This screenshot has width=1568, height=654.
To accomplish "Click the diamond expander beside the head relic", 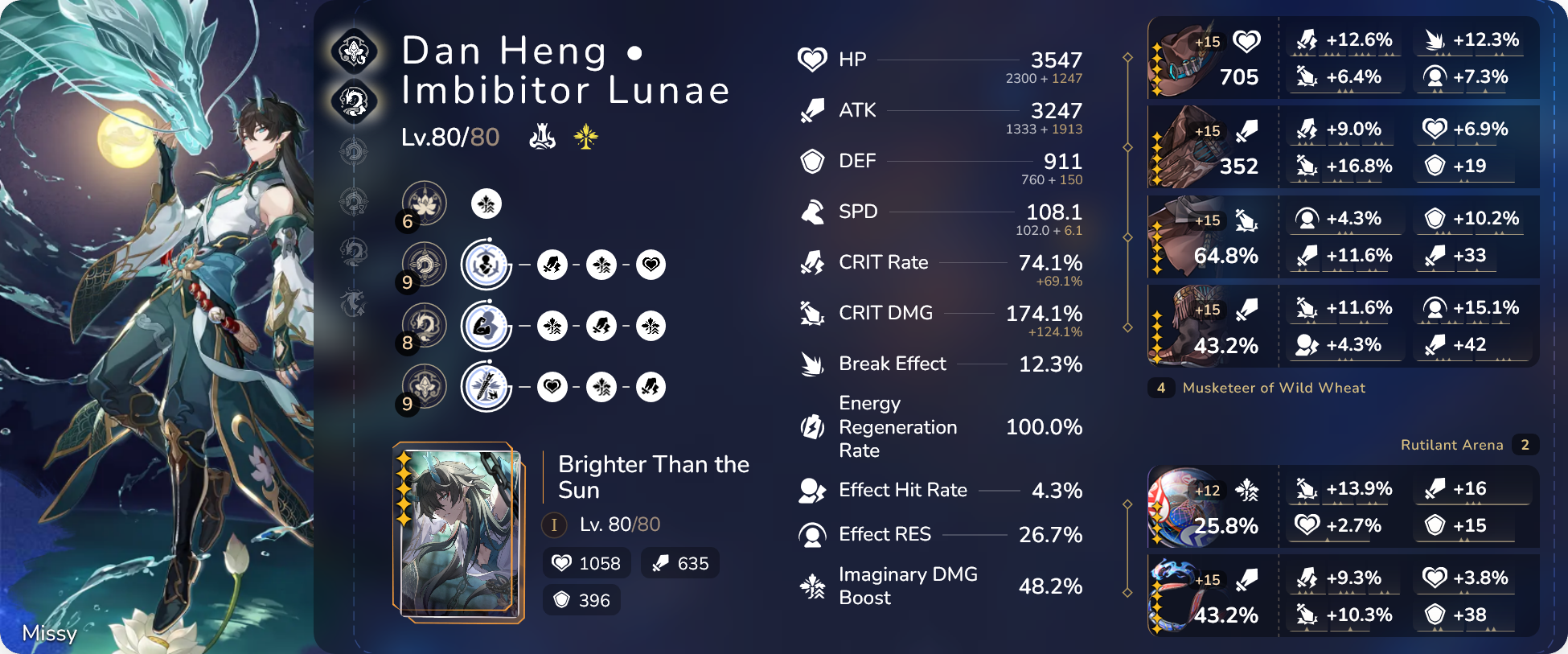I will click(1128, 58).
